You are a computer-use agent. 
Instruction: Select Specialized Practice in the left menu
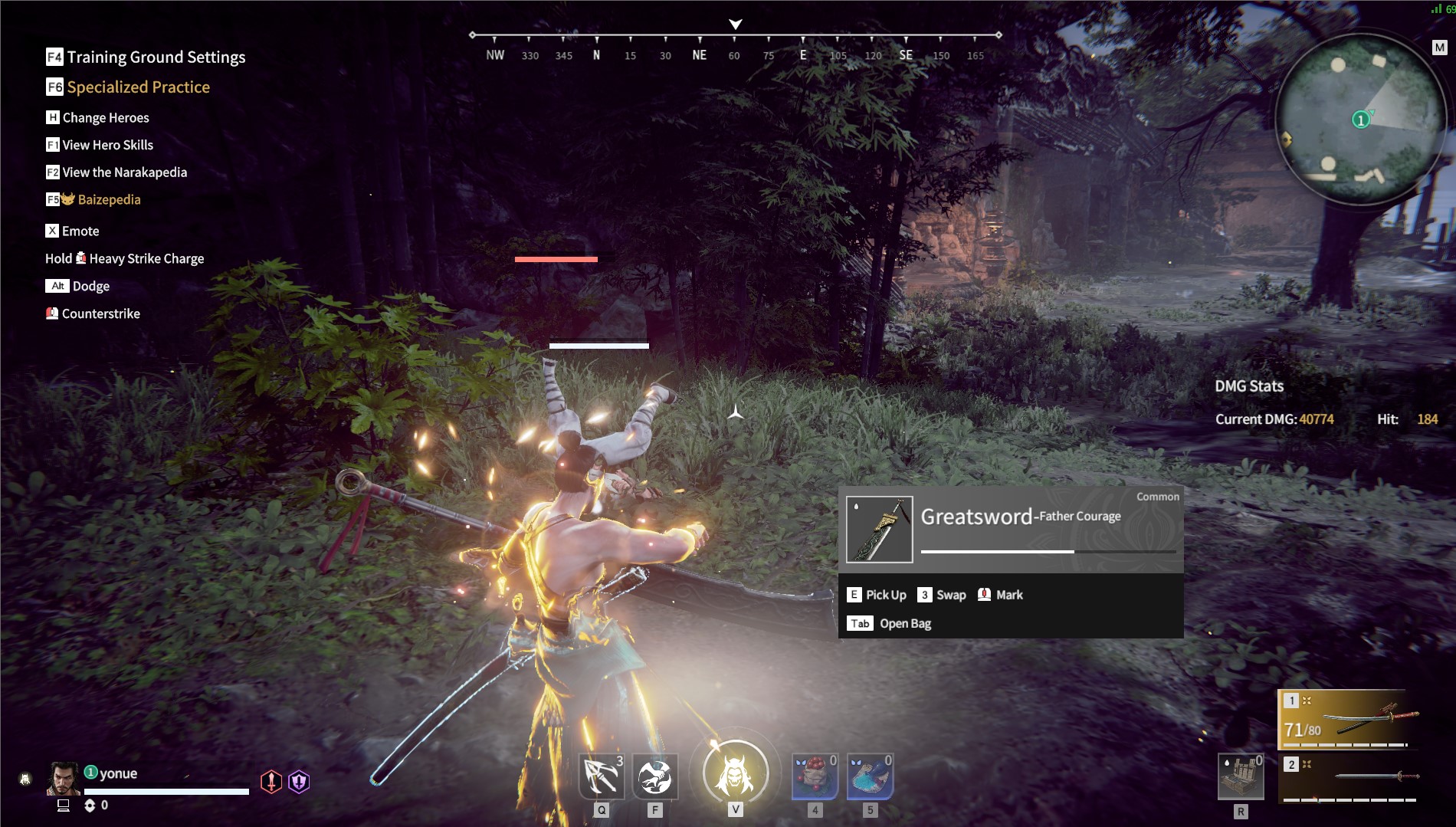[x=138, y=87]
